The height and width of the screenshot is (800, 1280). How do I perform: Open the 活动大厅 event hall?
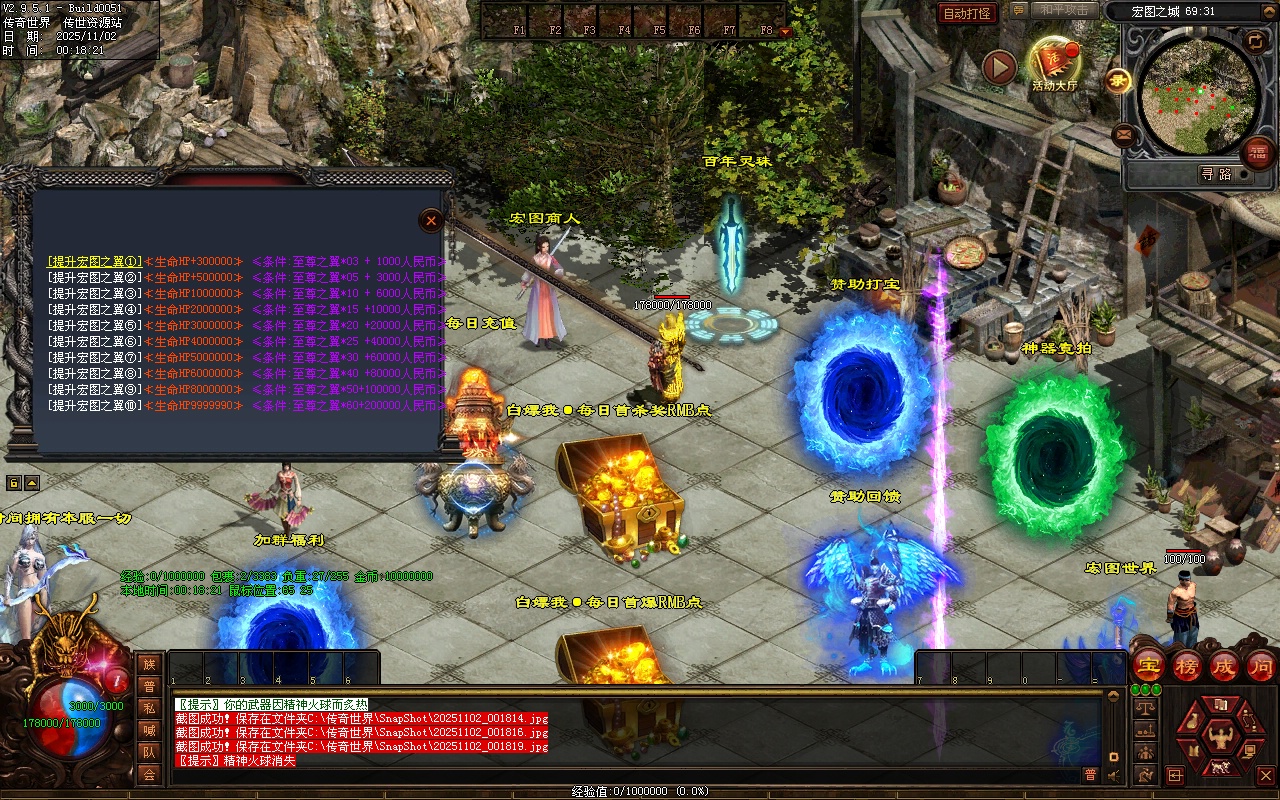pyautogui.click(x=1054, y=62)
